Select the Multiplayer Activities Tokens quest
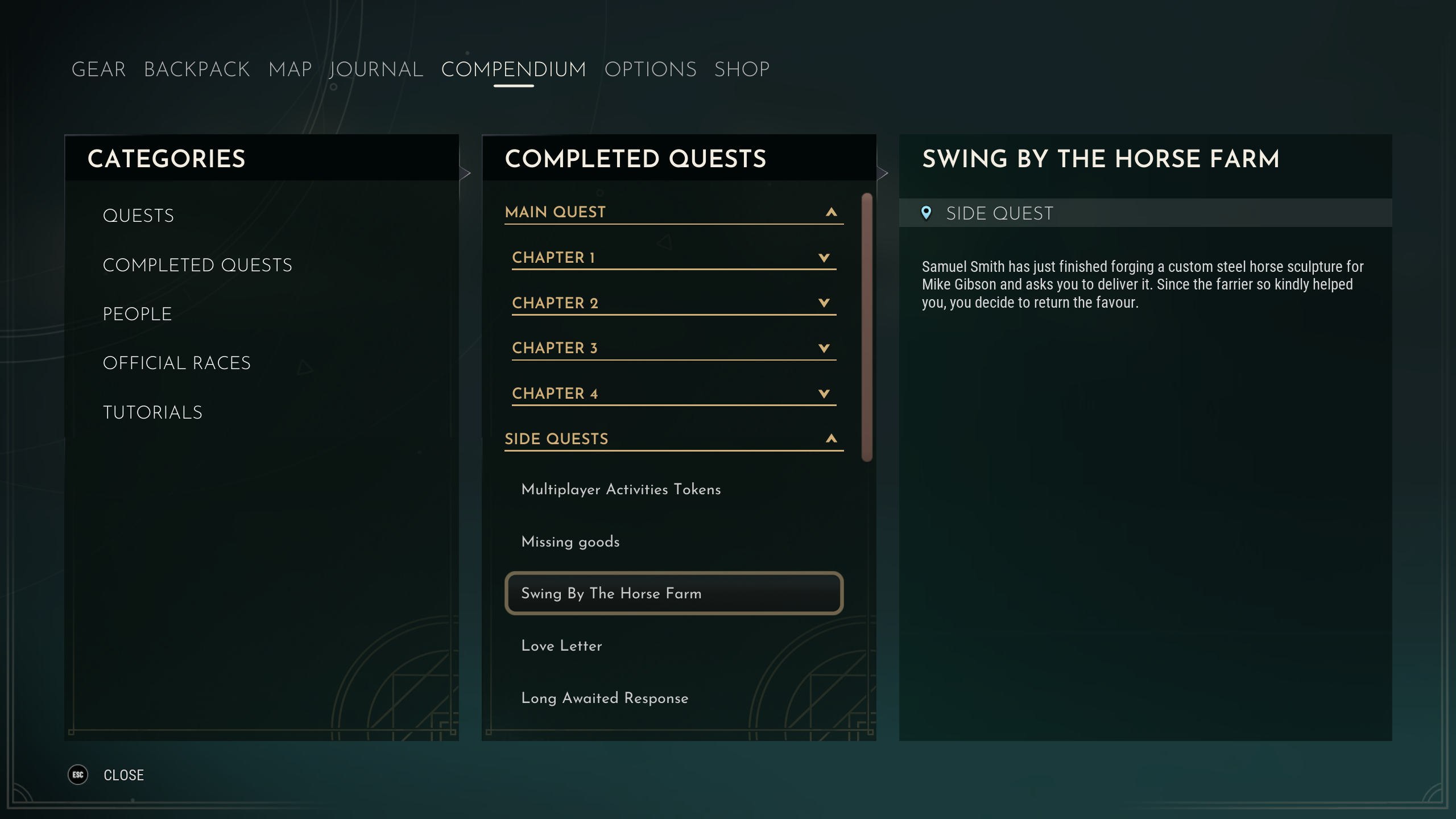The image size is (1456, 819). 621,489
